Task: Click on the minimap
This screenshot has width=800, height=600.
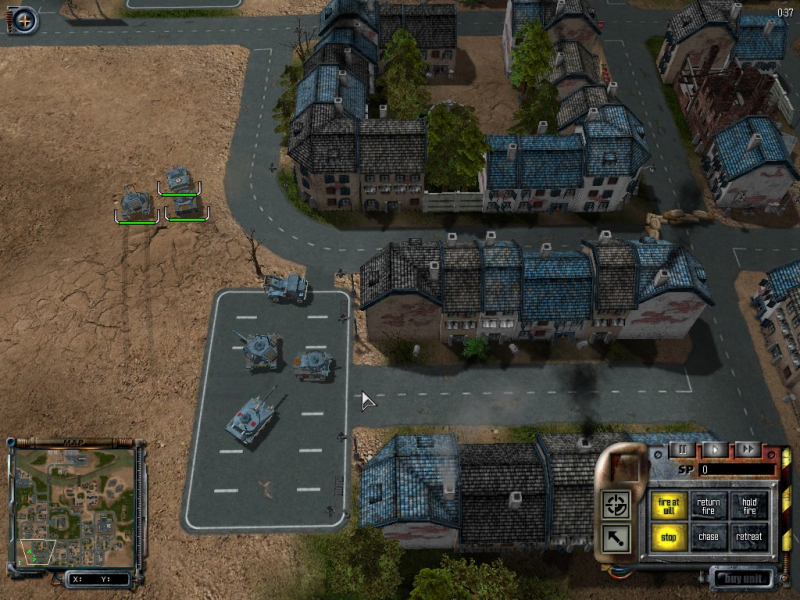Action: [x=73, y=505]
